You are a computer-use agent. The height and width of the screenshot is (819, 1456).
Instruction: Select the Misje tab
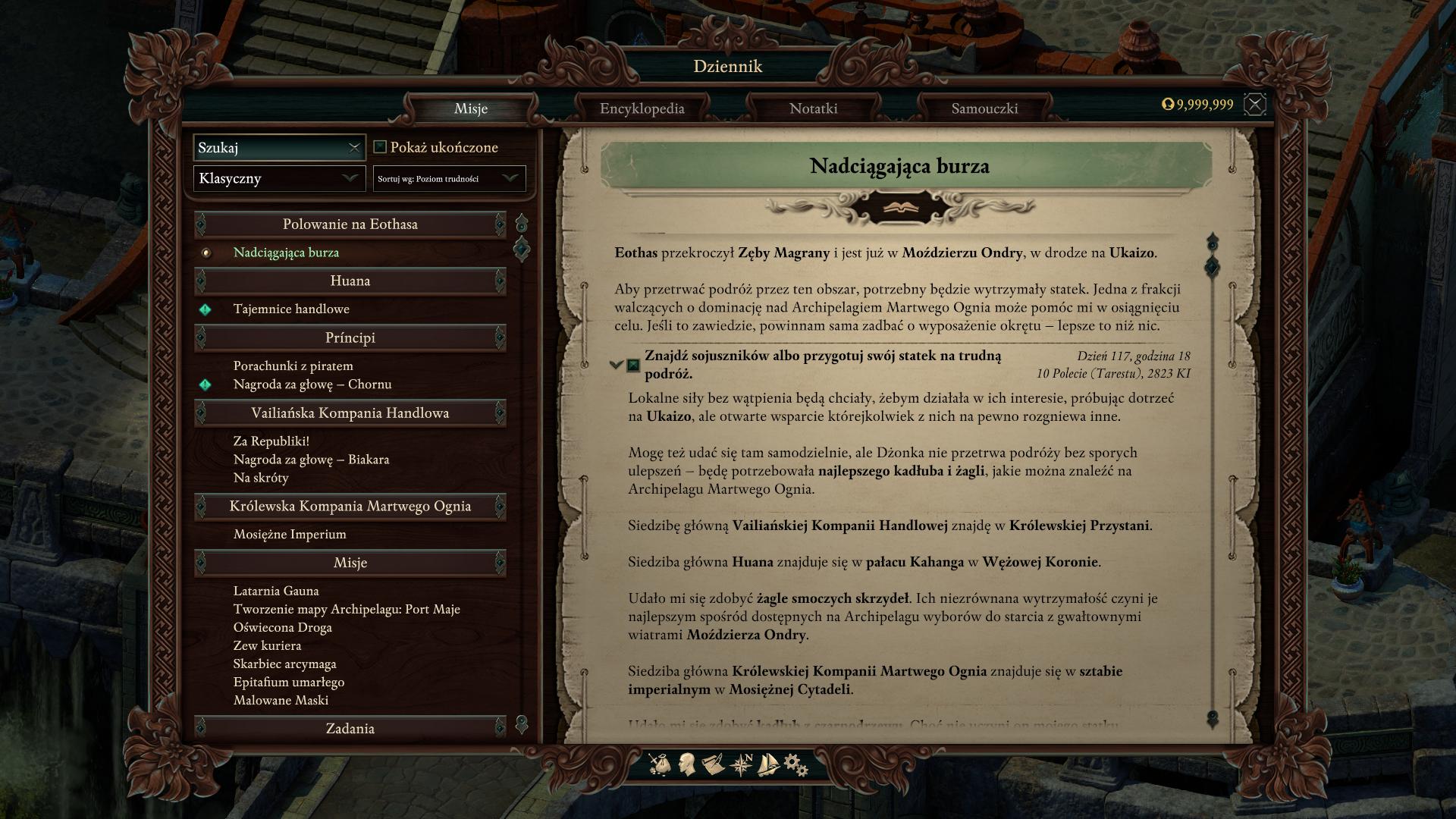click(470, 108)
